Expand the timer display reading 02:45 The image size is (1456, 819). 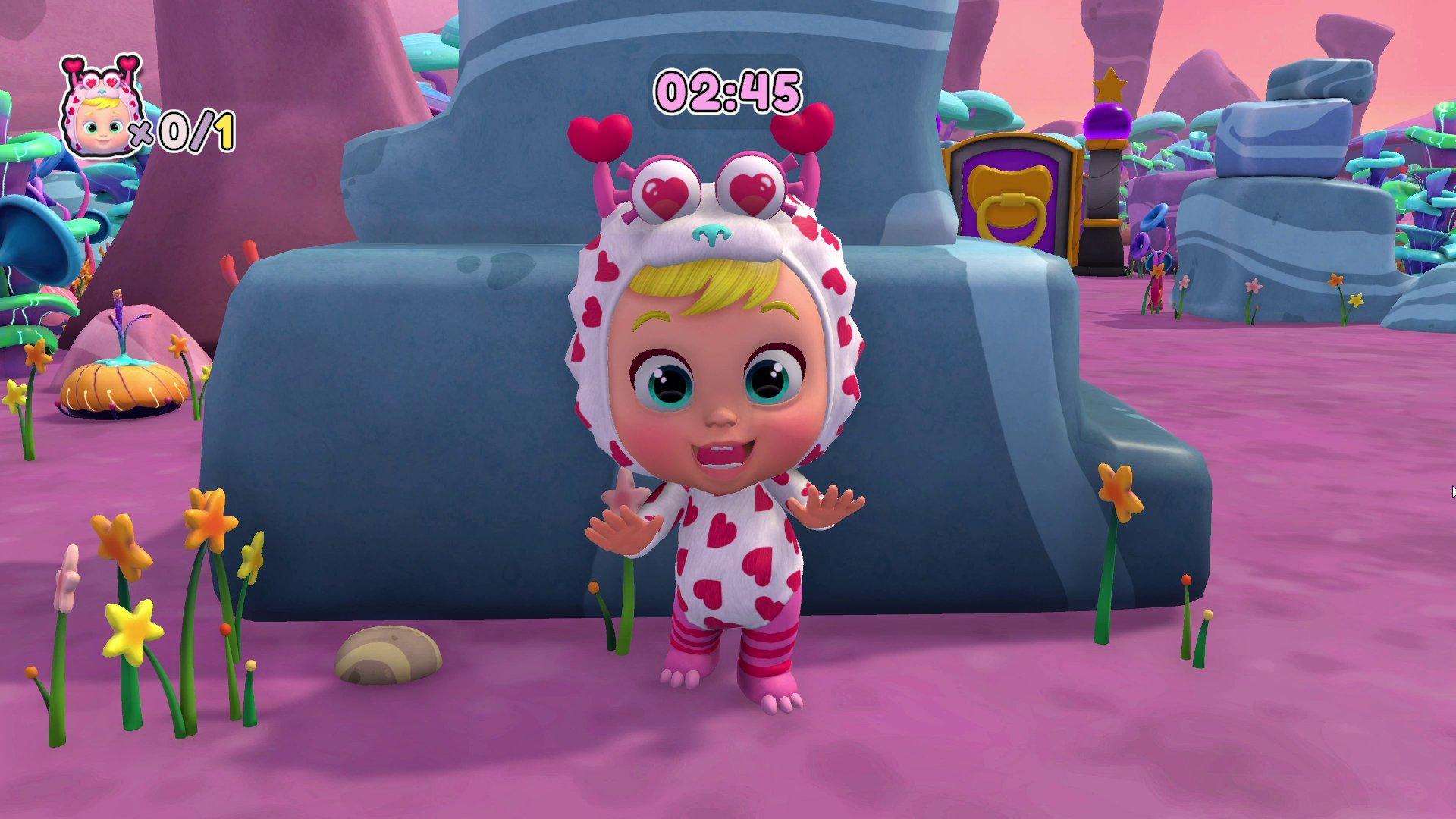coord(726,91)
